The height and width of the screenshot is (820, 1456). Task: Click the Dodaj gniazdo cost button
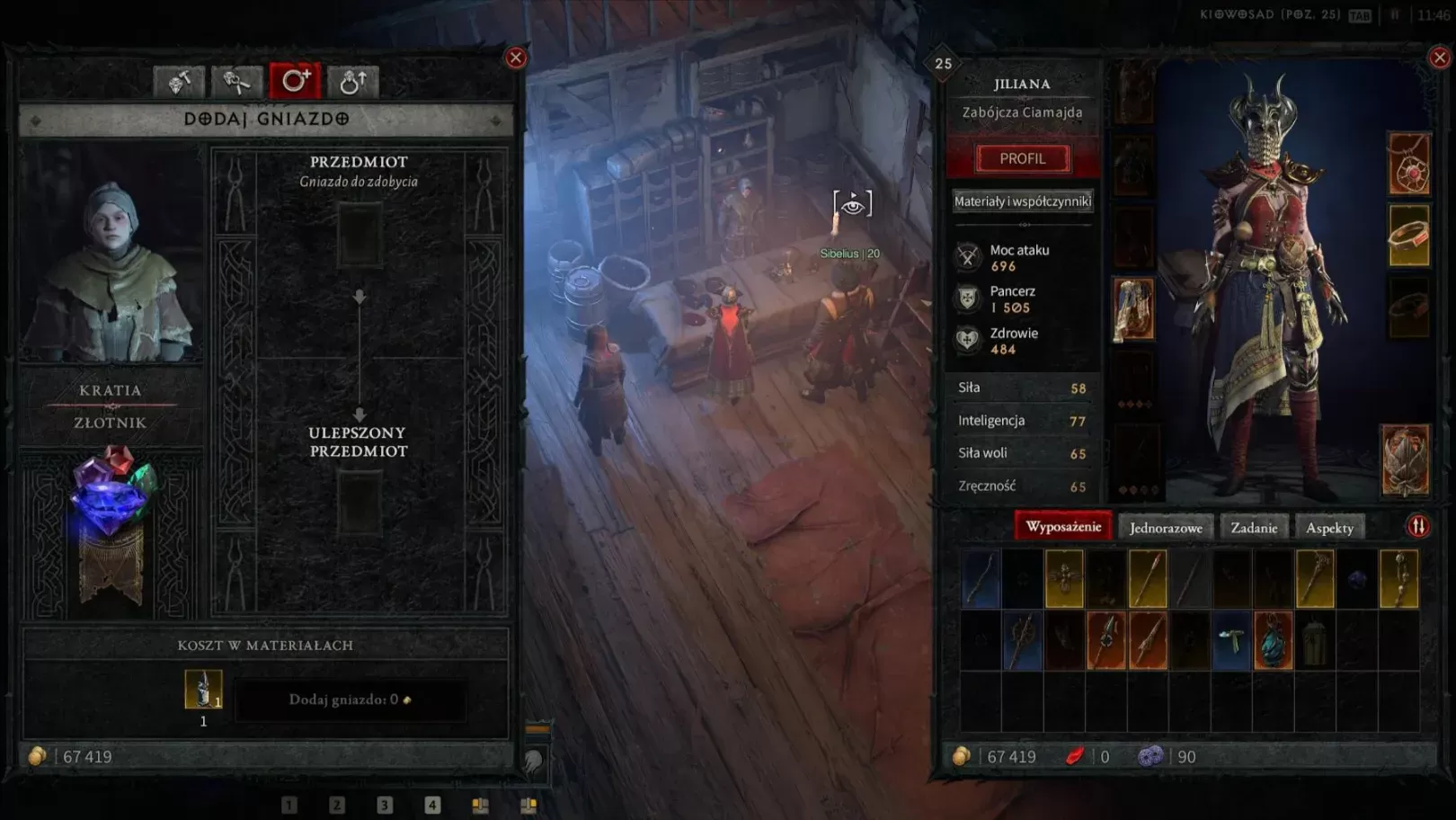point(350,700)
